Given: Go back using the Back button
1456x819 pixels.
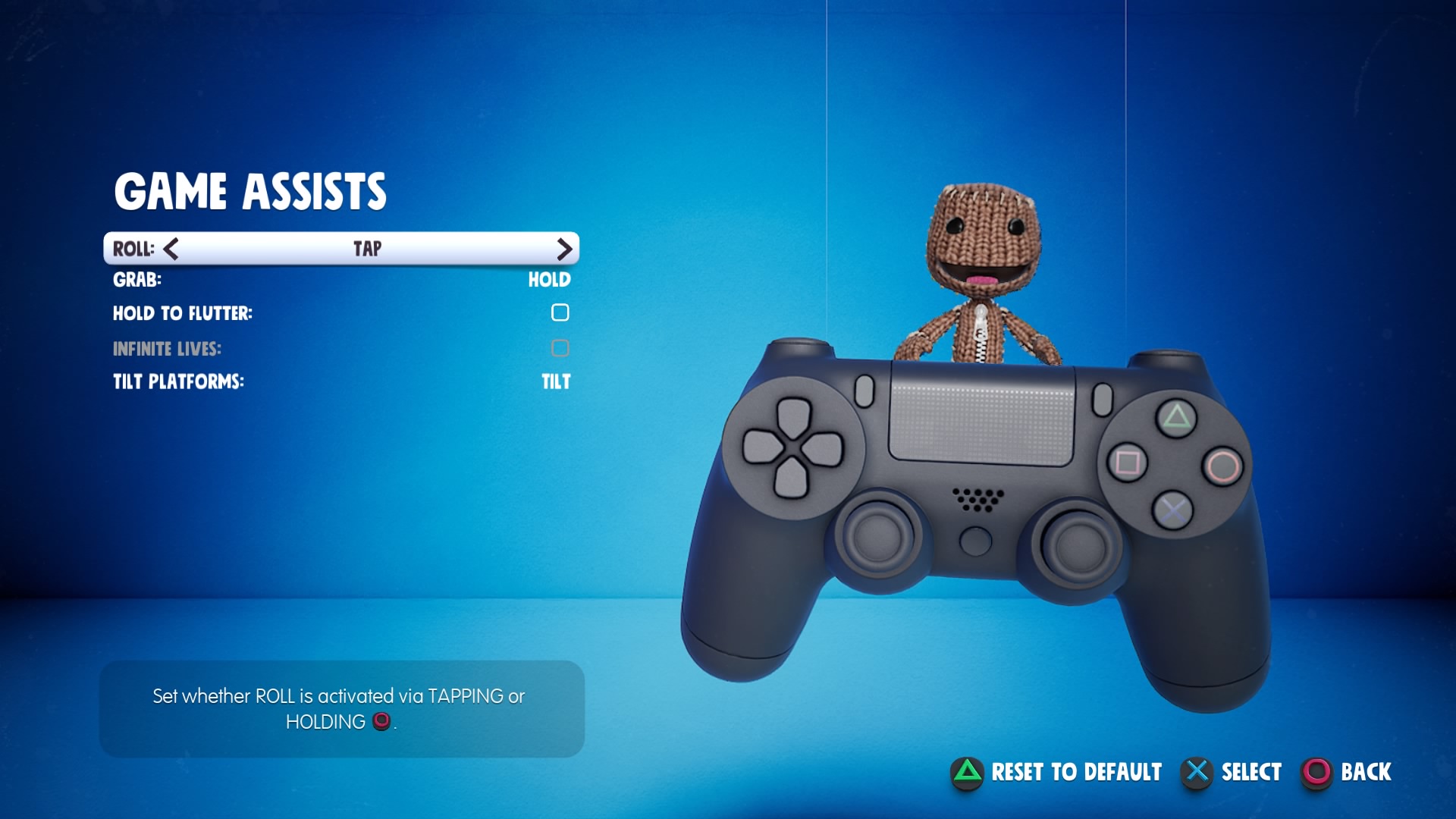Looking at the screenshot, I should [x=1347, y=772].
